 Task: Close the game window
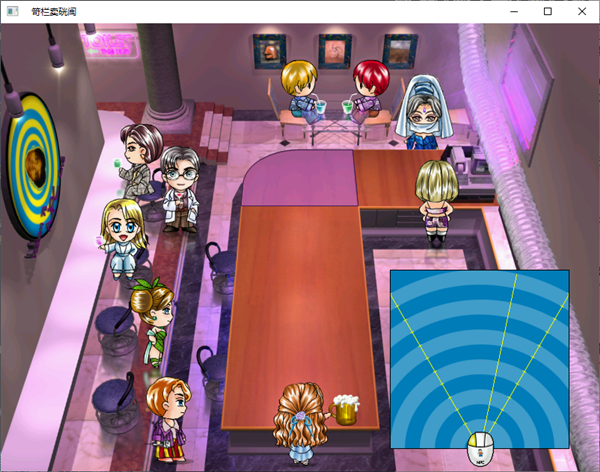click(x=579, y=11)
